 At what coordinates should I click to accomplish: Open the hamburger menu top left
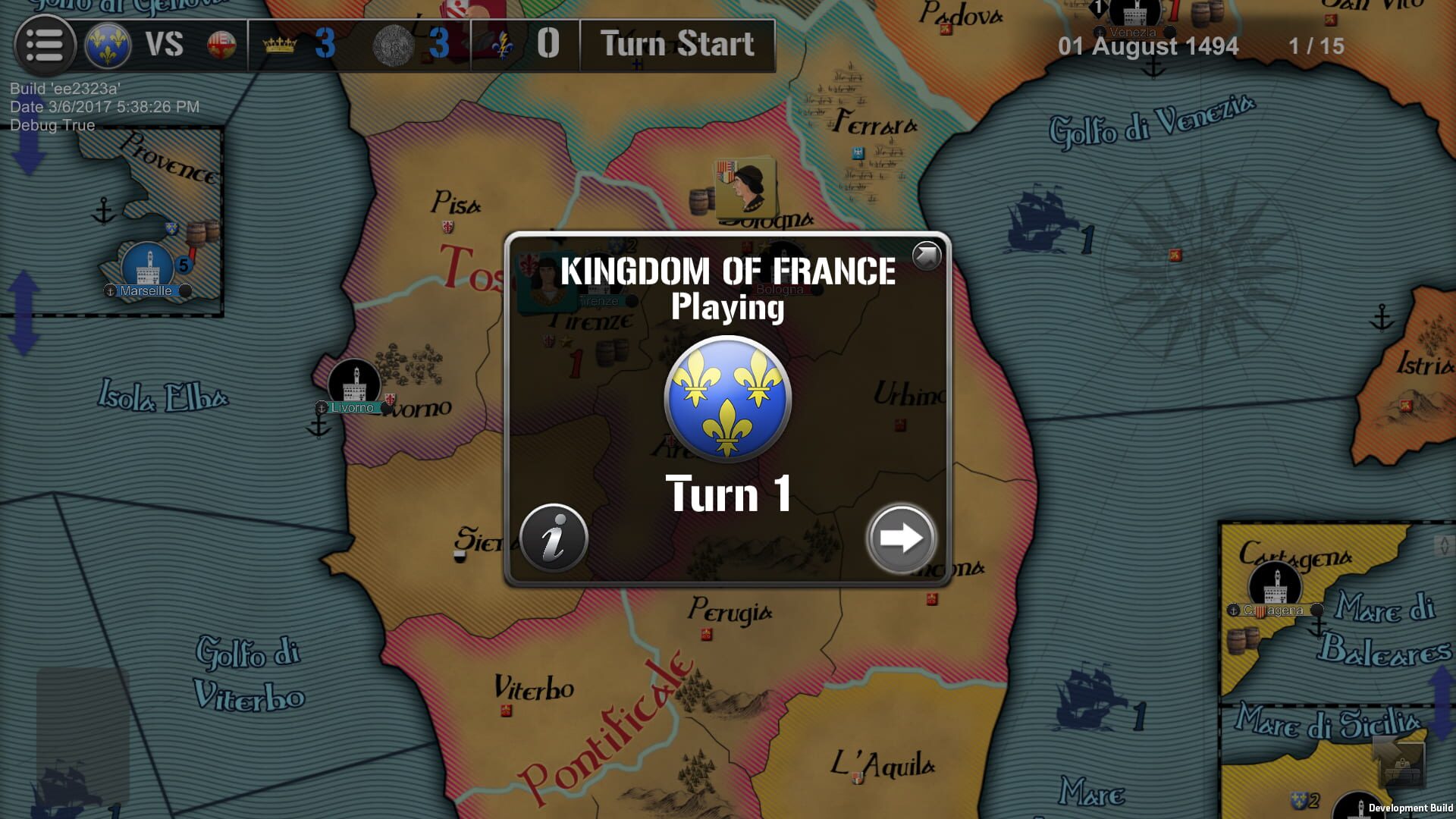click(x=45, y=45)
